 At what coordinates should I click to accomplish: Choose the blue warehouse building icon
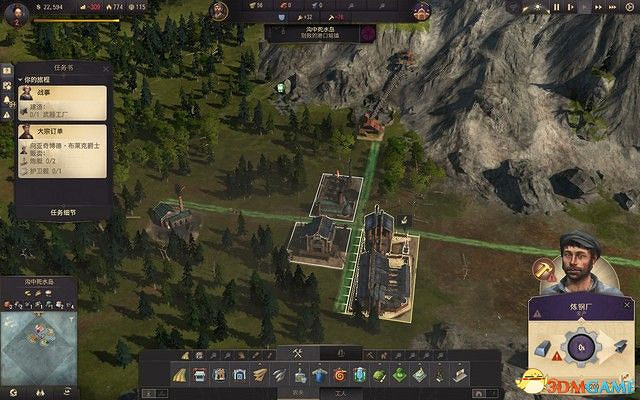240,375
